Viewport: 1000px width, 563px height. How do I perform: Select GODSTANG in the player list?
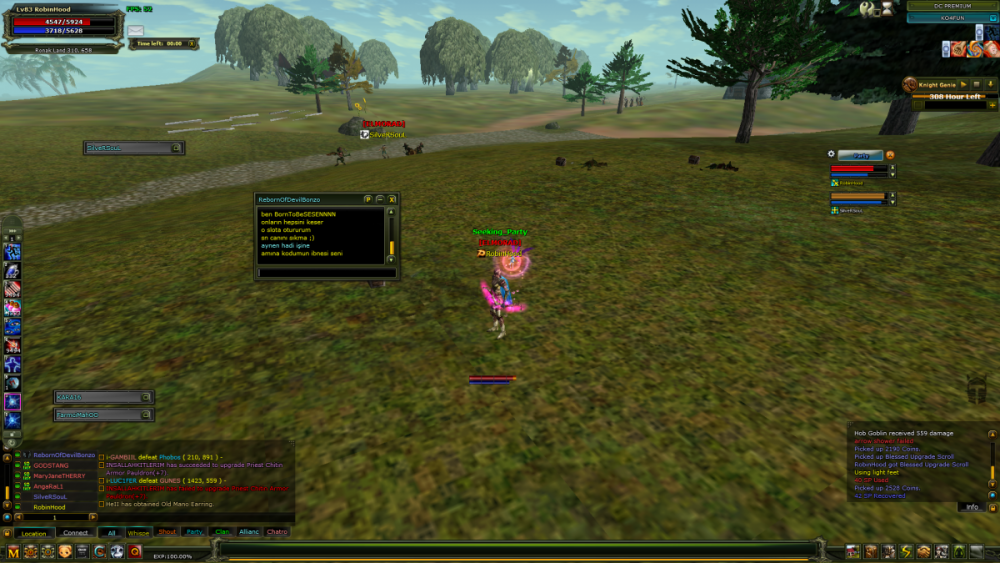50,465
